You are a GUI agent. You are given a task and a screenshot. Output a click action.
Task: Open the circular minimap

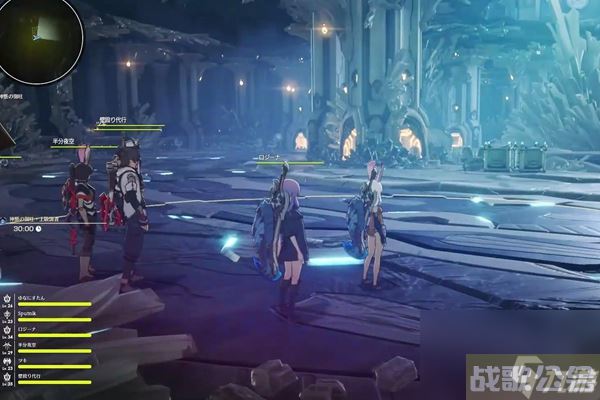(40, 38)
